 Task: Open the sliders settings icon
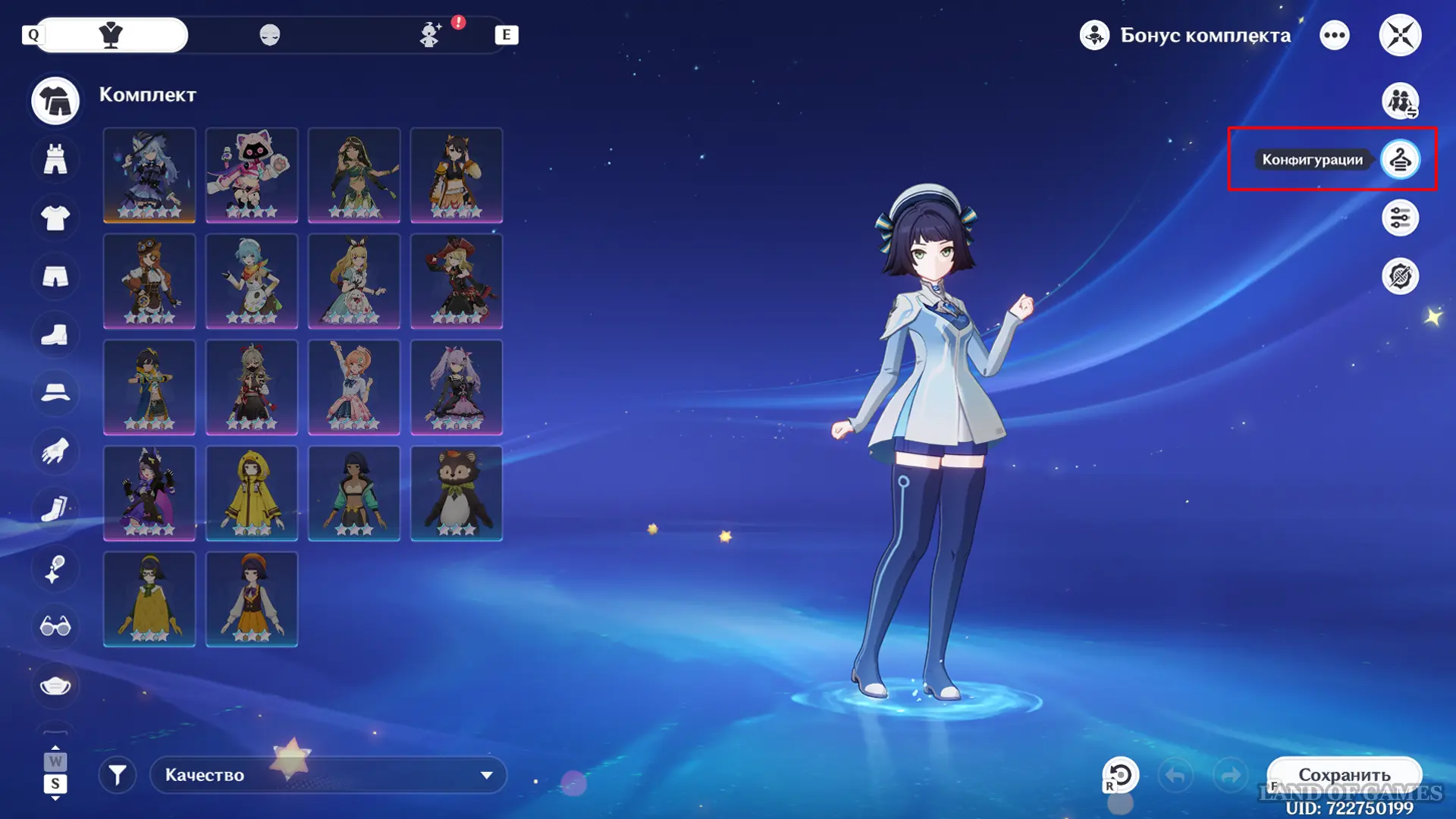1400,218
